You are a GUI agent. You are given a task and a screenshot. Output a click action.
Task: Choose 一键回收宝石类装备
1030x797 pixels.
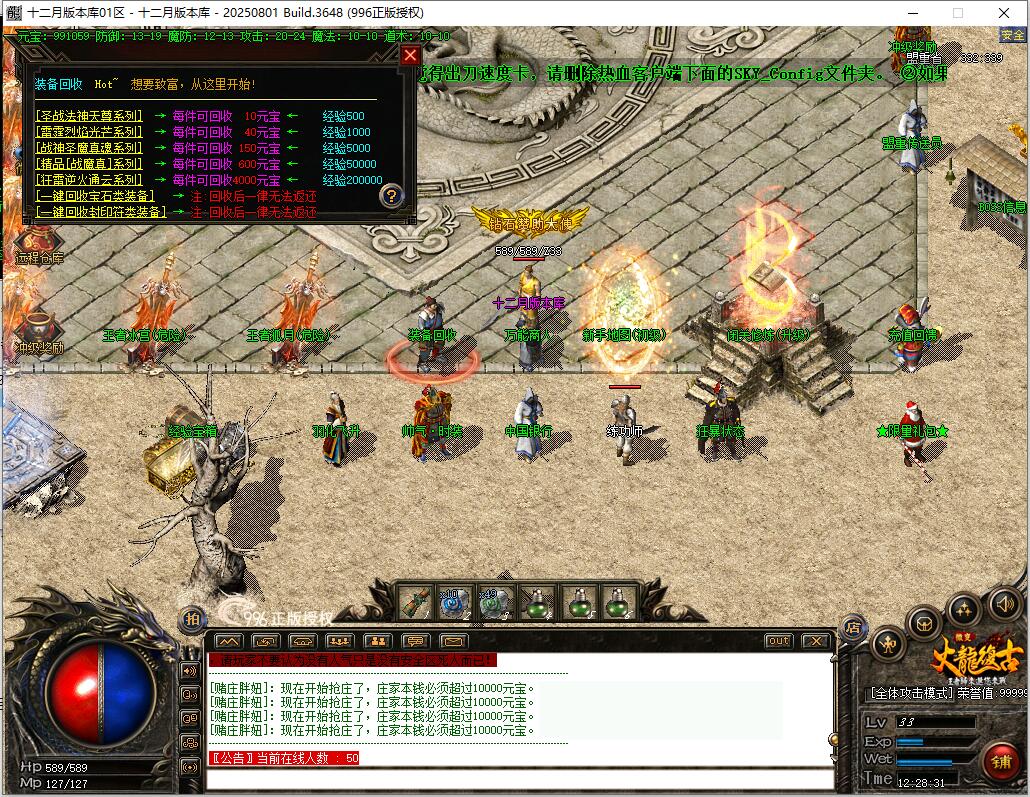coord(95,196)
